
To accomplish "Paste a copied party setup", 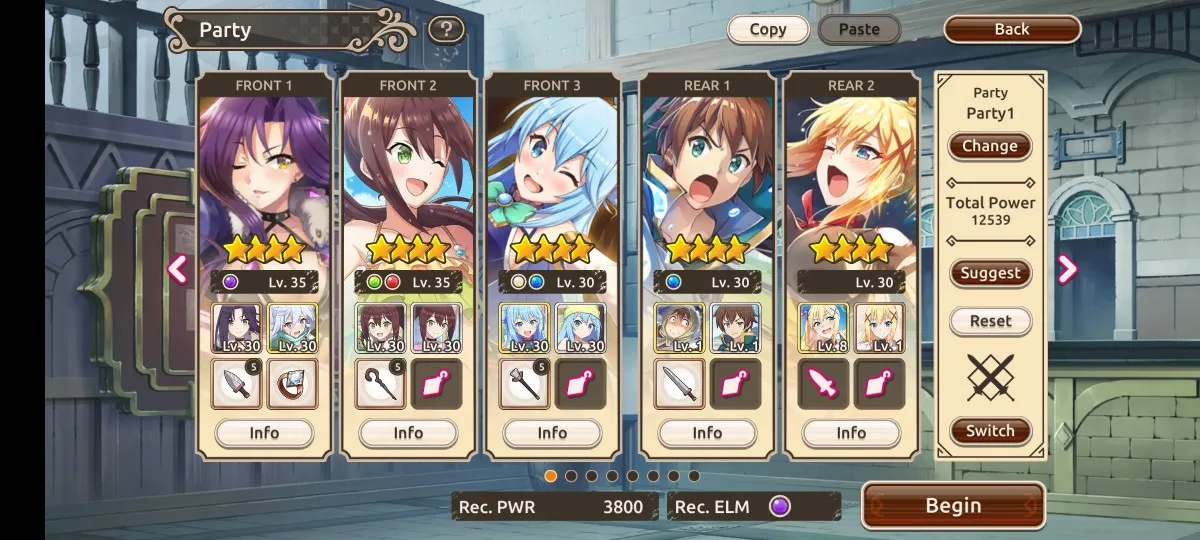I will tap(859, 29).
